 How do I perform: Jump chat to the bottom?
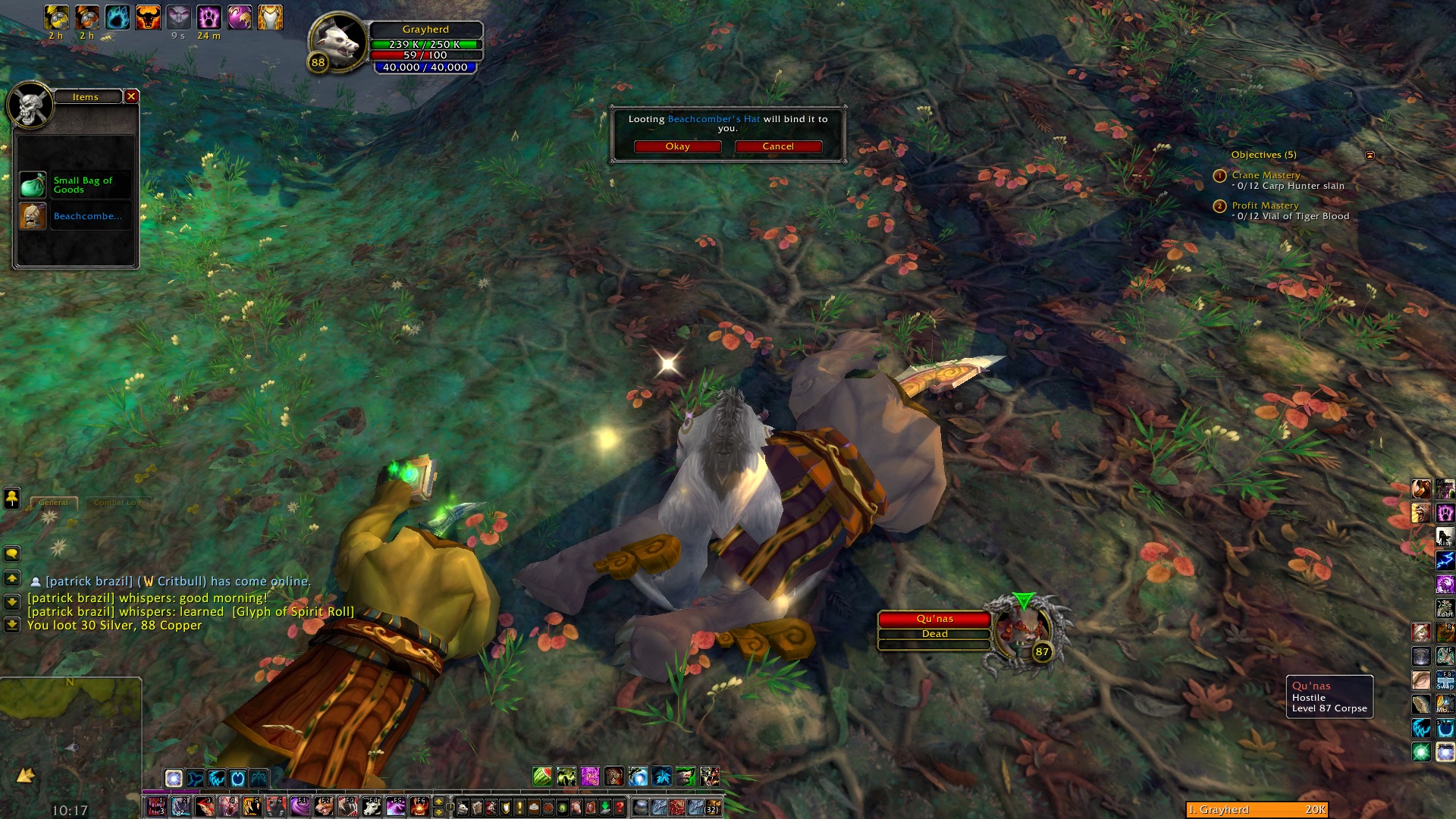pos(12,625)
